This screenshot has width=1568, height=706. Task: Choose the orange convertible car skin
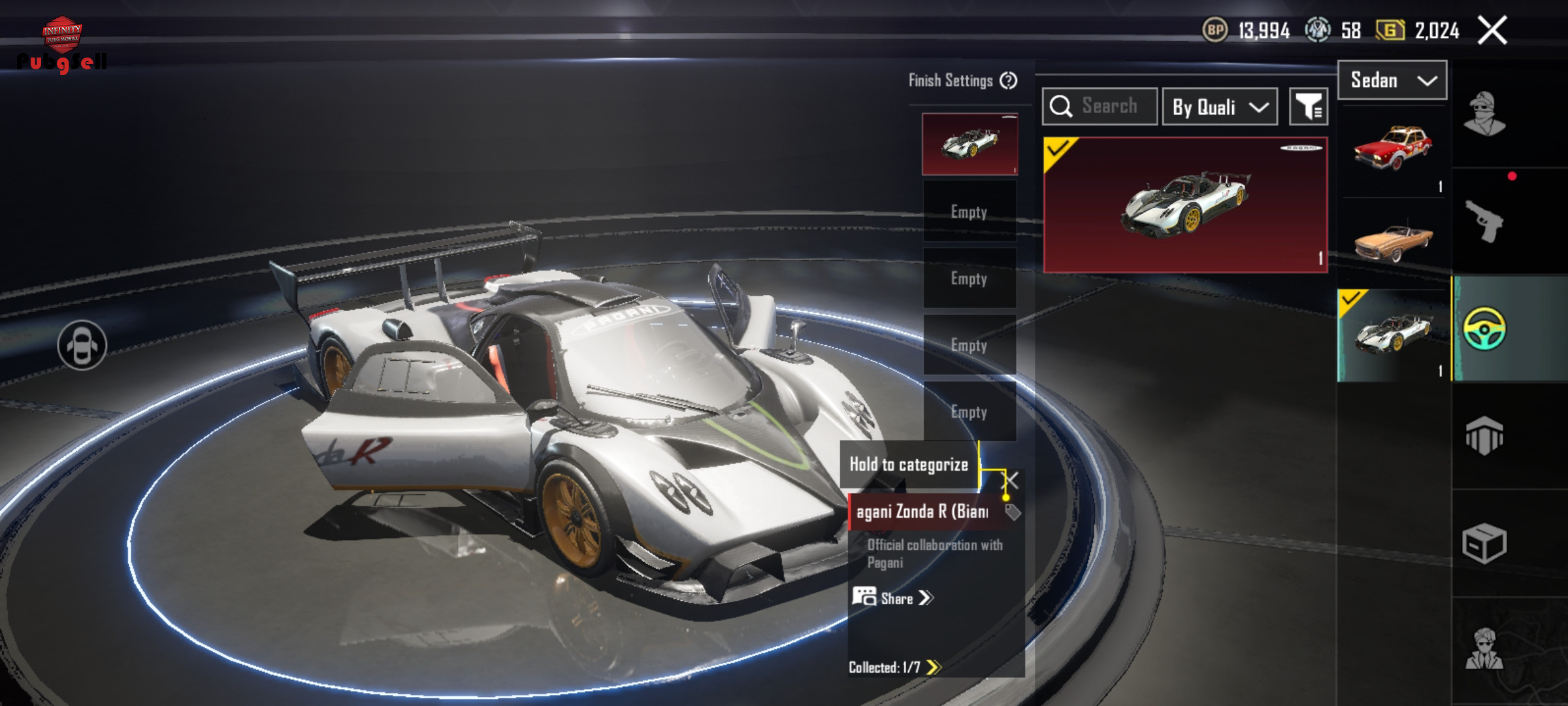pyautogui.click(x=1393, y=241)
